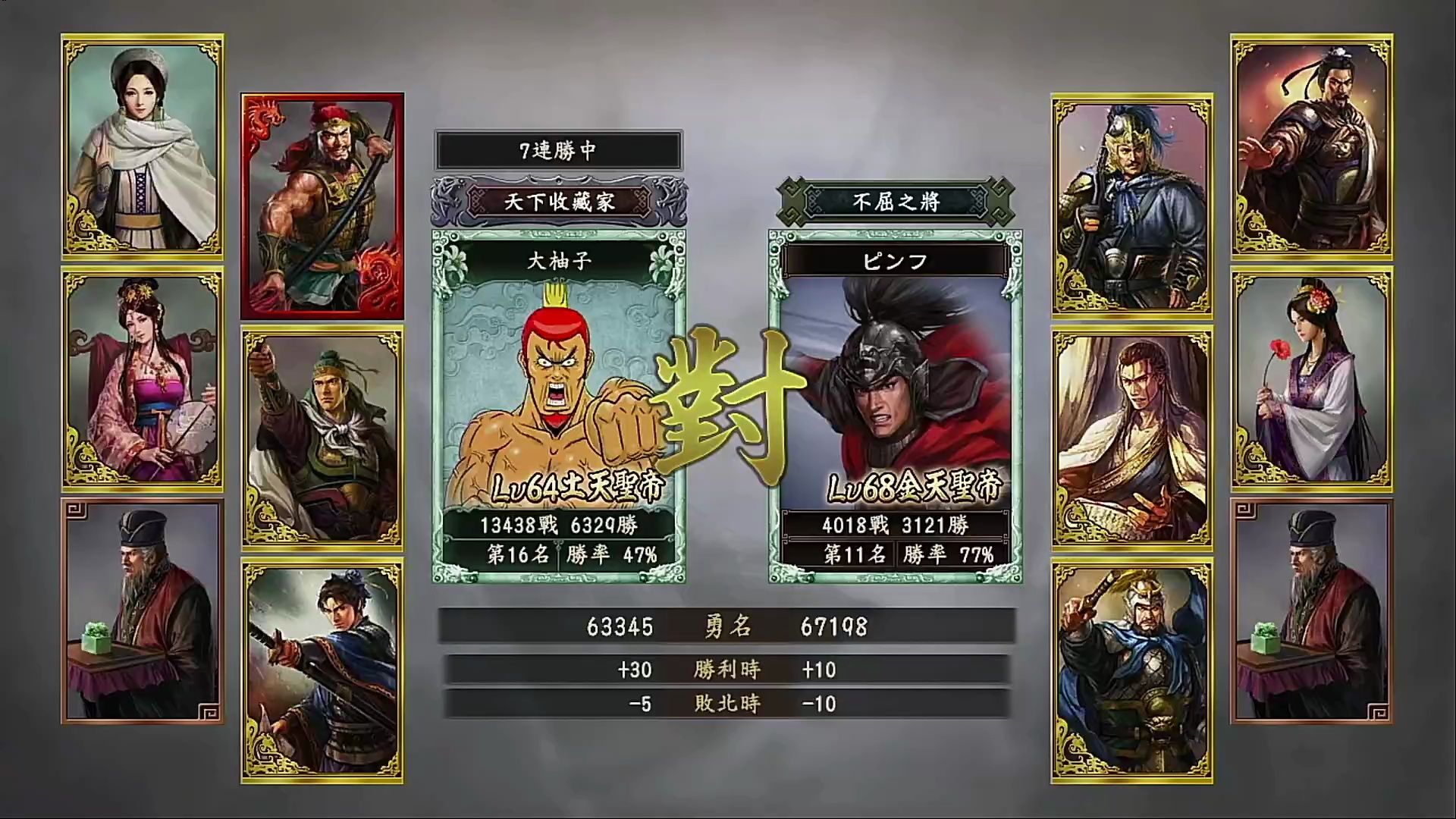Expand the 勝利時 reward details
Image resolution: width=1456 pixels, height=819 pixels.
[726, 669]
